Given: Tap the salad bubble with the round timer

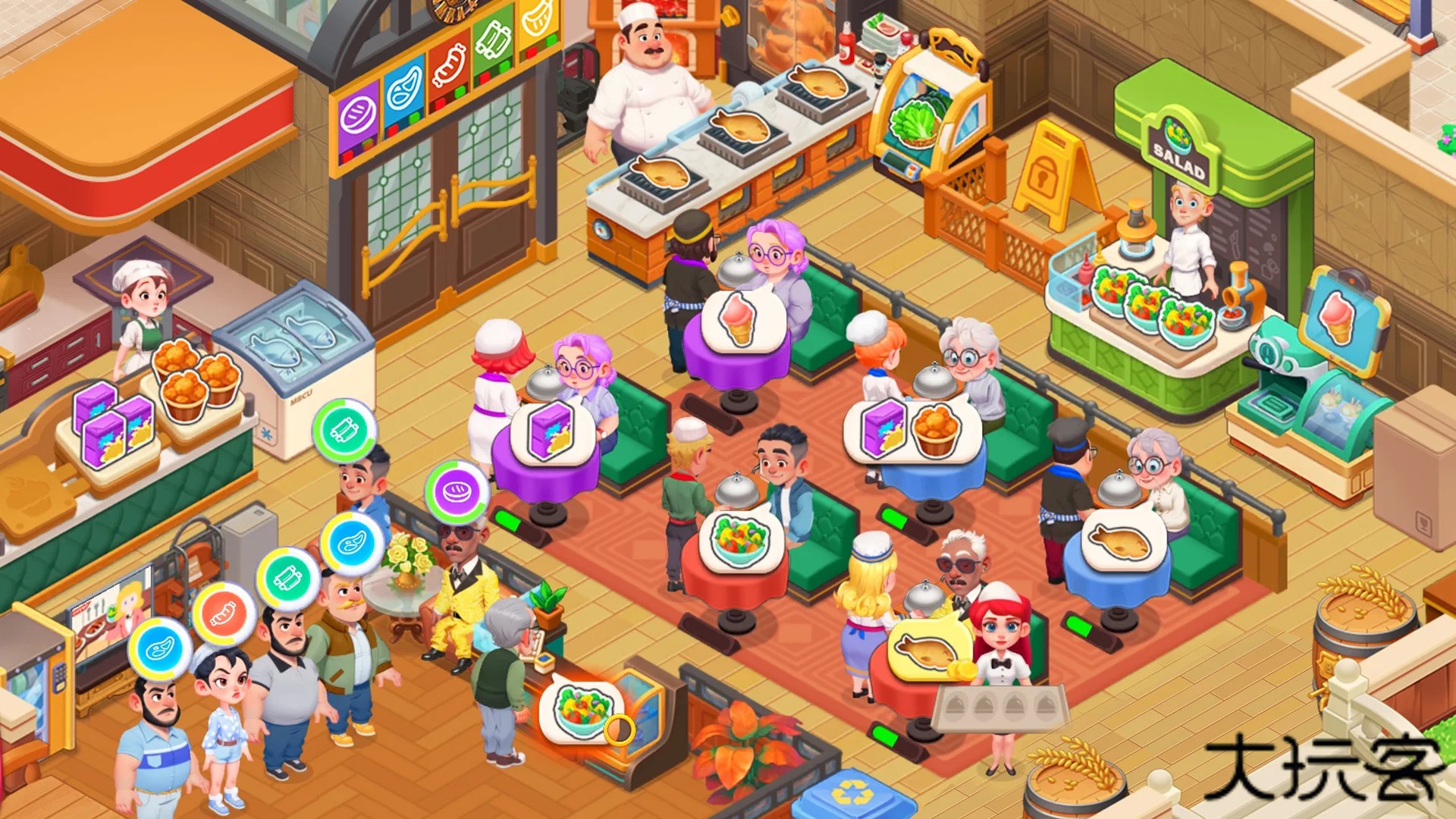Looking at the screenshot, I should [x=581, y=711].
